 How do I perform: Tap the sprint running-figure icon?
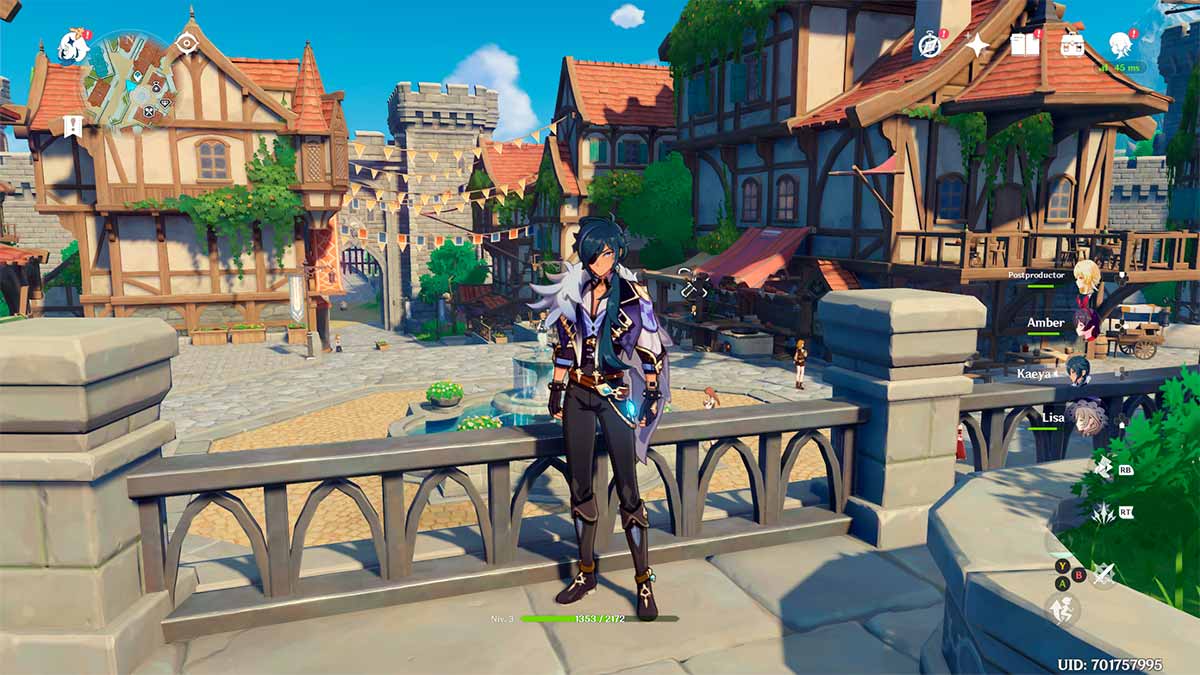1062,609
